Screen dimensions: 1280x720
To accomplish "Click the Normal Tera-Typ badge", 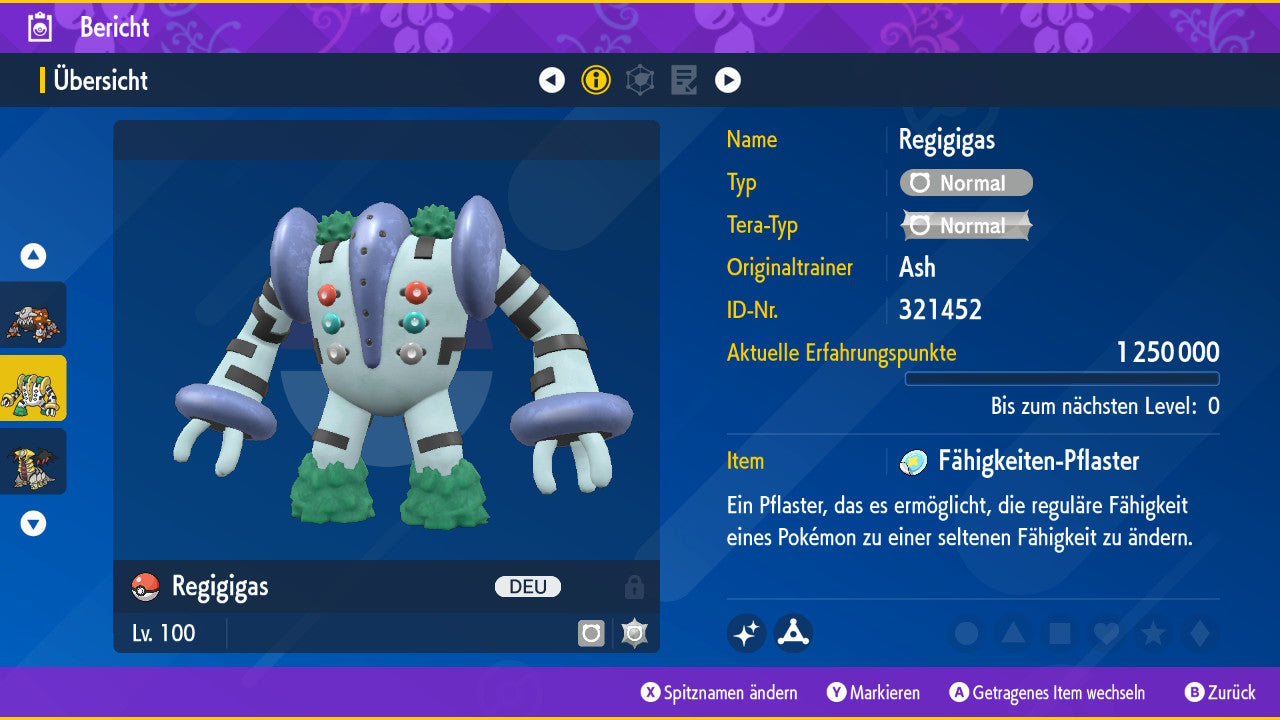I will [966, 226].
